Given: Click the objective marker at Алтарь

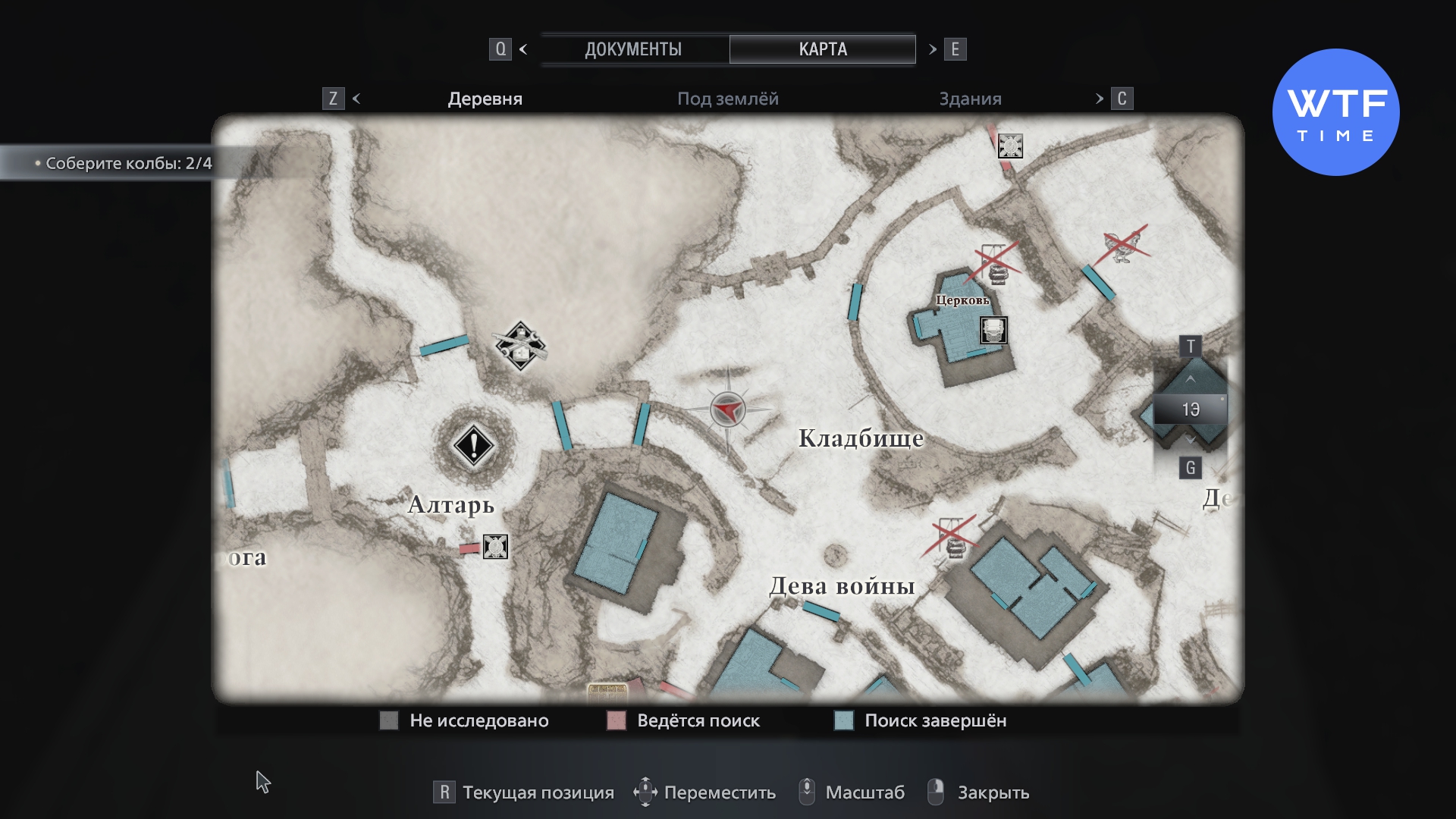Looking at the screenshot, I should pyautogui.click(x=474, y=445).
